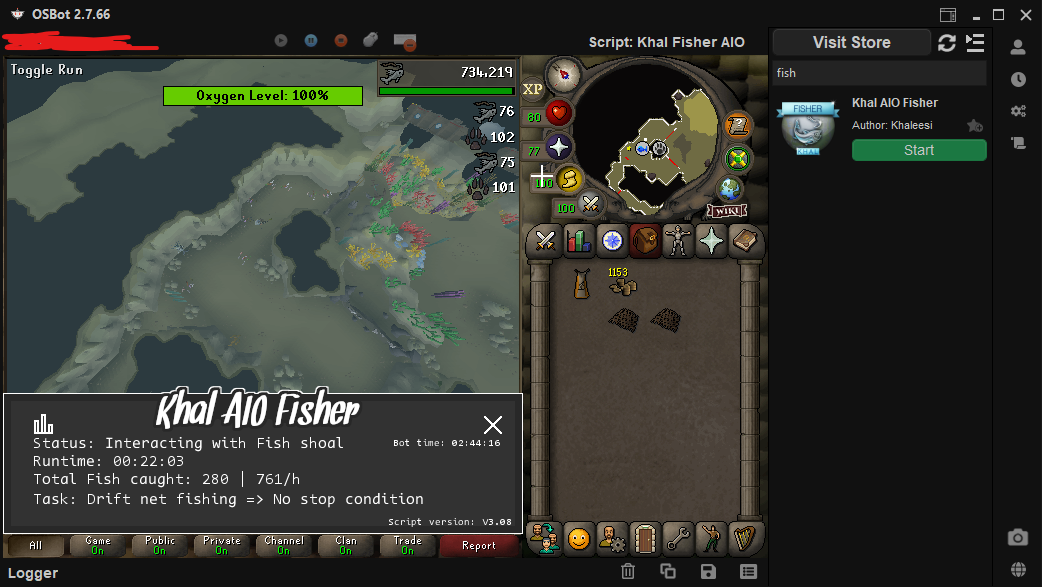This screenshot has width=1042, height=587.
Task: Click the red Report button
Action: pos(479,546)
